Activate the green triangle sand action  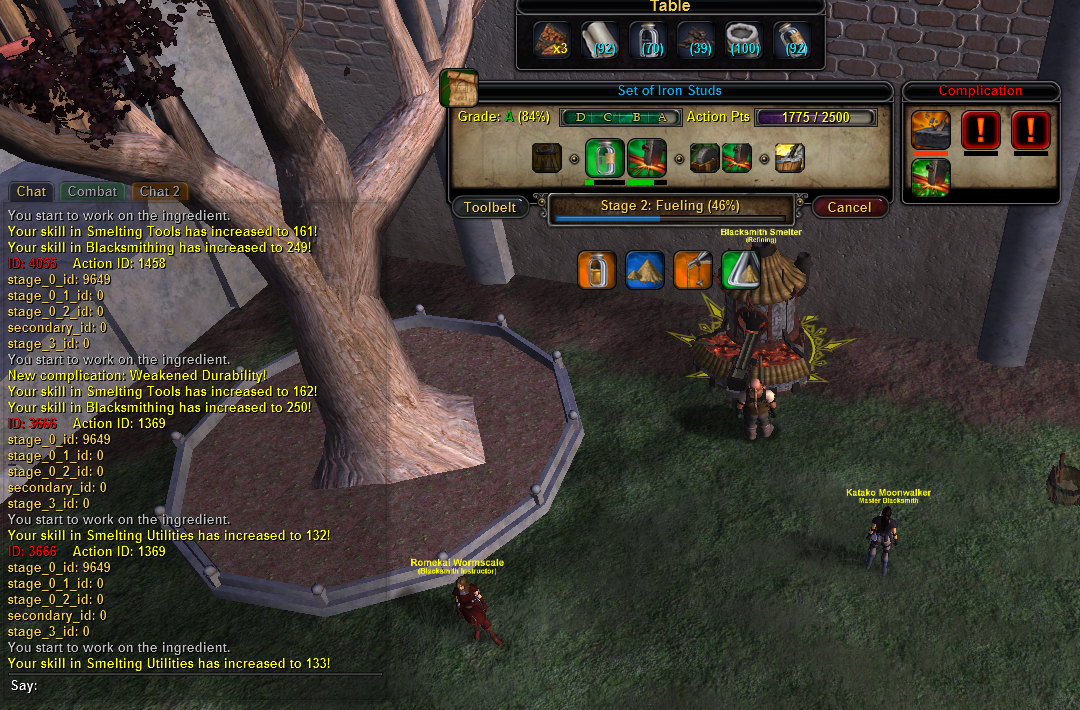coord(741,270)
